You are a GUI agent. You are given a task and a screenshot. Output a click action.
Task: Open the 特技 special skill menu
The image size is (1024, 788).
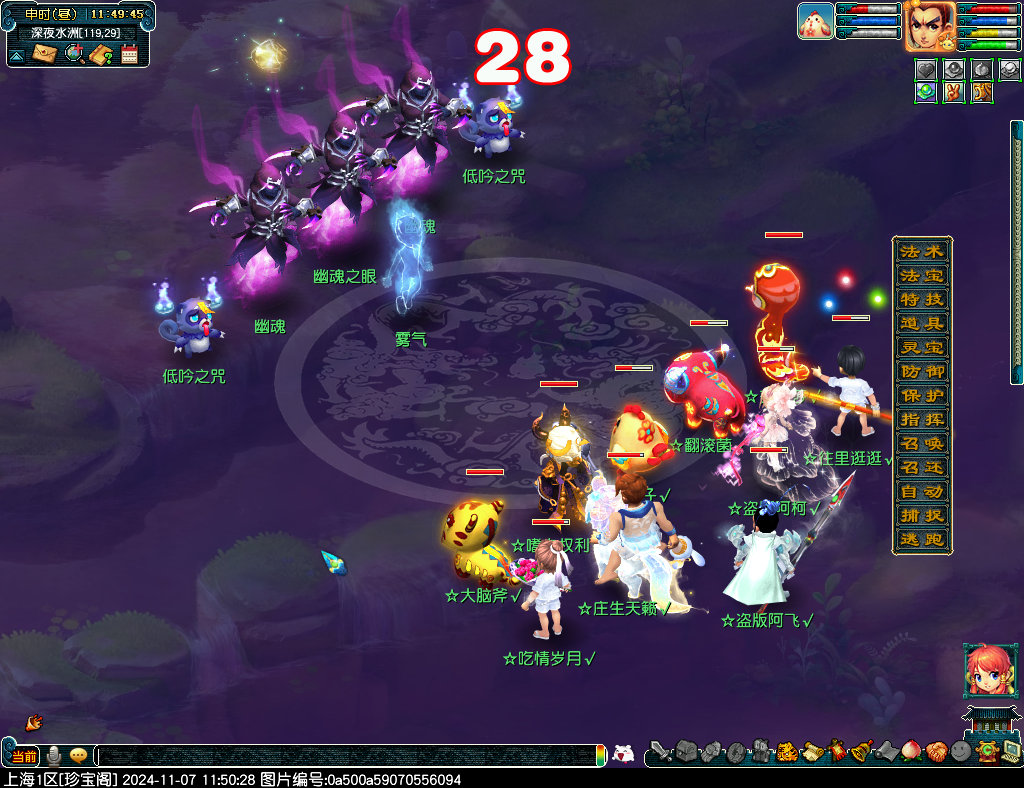[921, 299]
